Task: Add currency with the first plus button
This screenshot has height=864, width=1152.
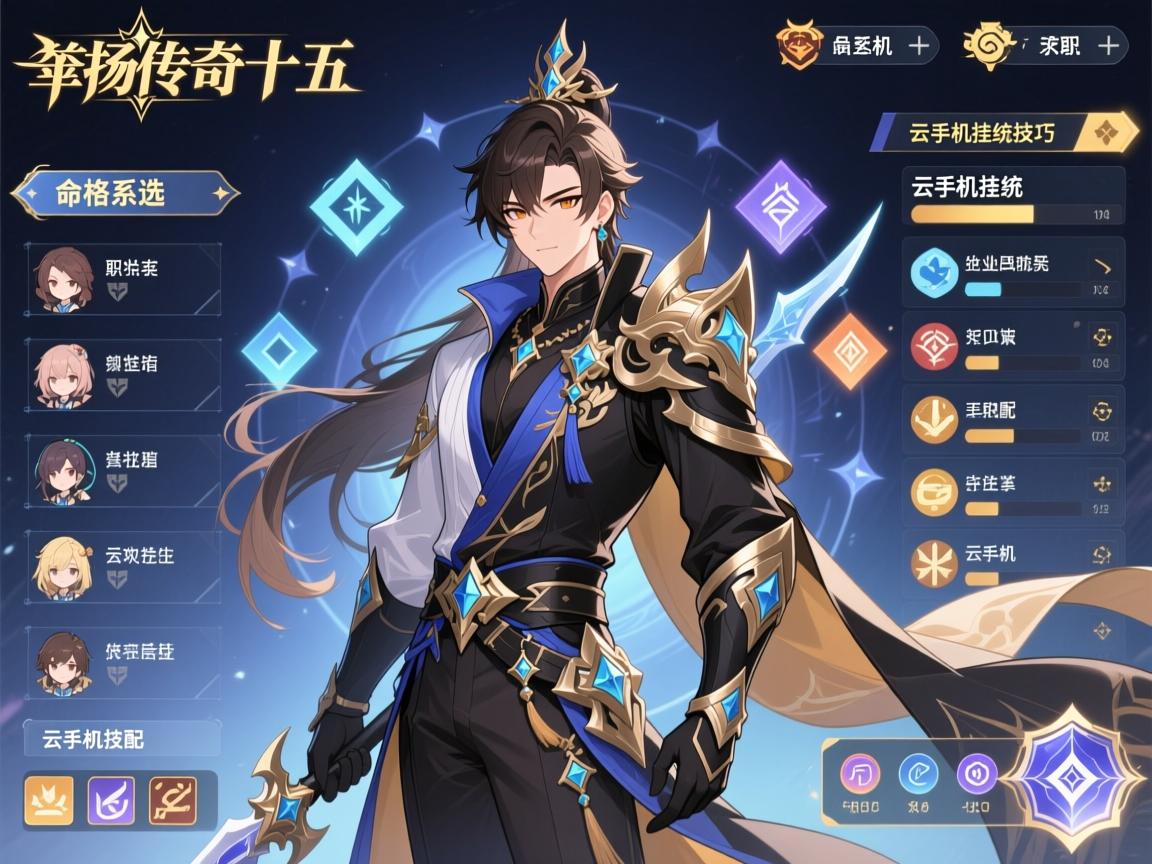Action: [918, 45]
